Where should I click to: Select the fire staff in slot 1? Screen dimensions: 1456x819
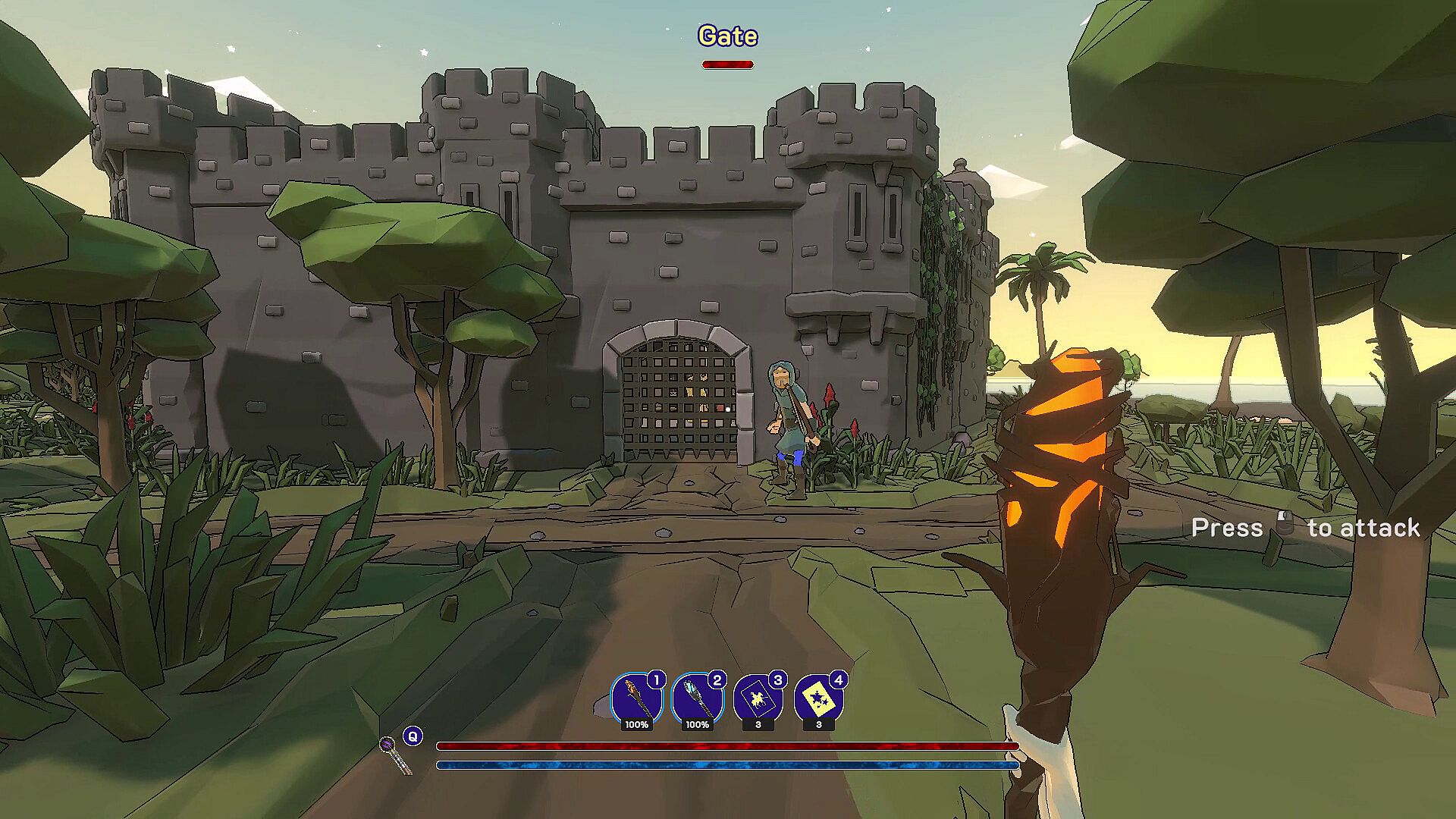pos(635,699)
